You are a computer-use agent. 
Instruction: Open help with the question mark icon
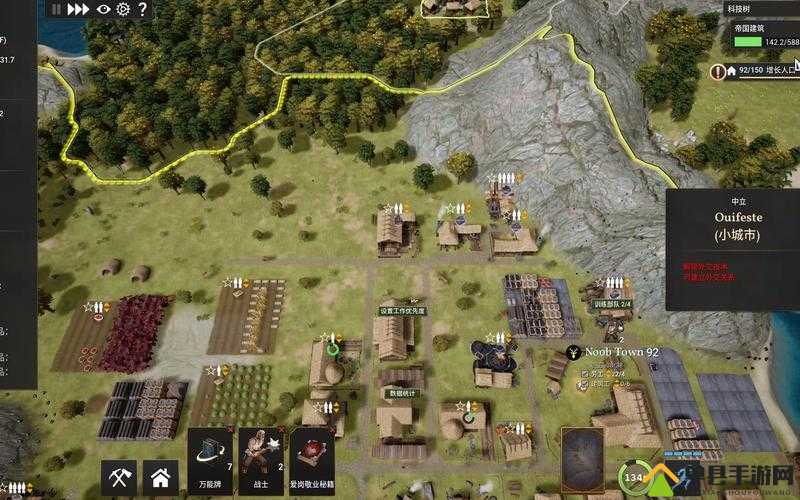(142, 10)
